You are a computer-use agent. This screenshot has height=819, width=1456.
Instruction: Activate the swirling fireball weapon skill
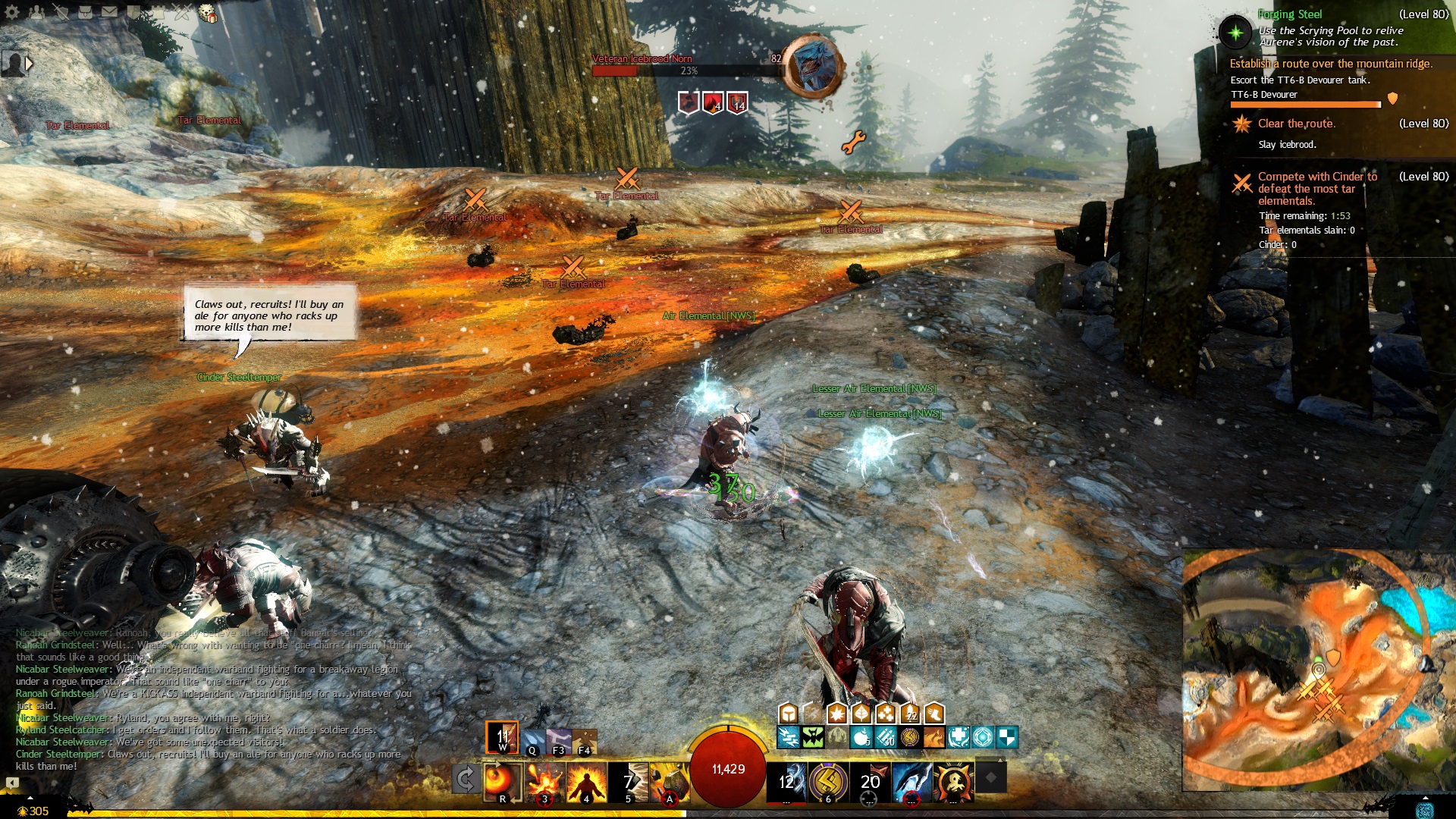click(x=503, y=781)
